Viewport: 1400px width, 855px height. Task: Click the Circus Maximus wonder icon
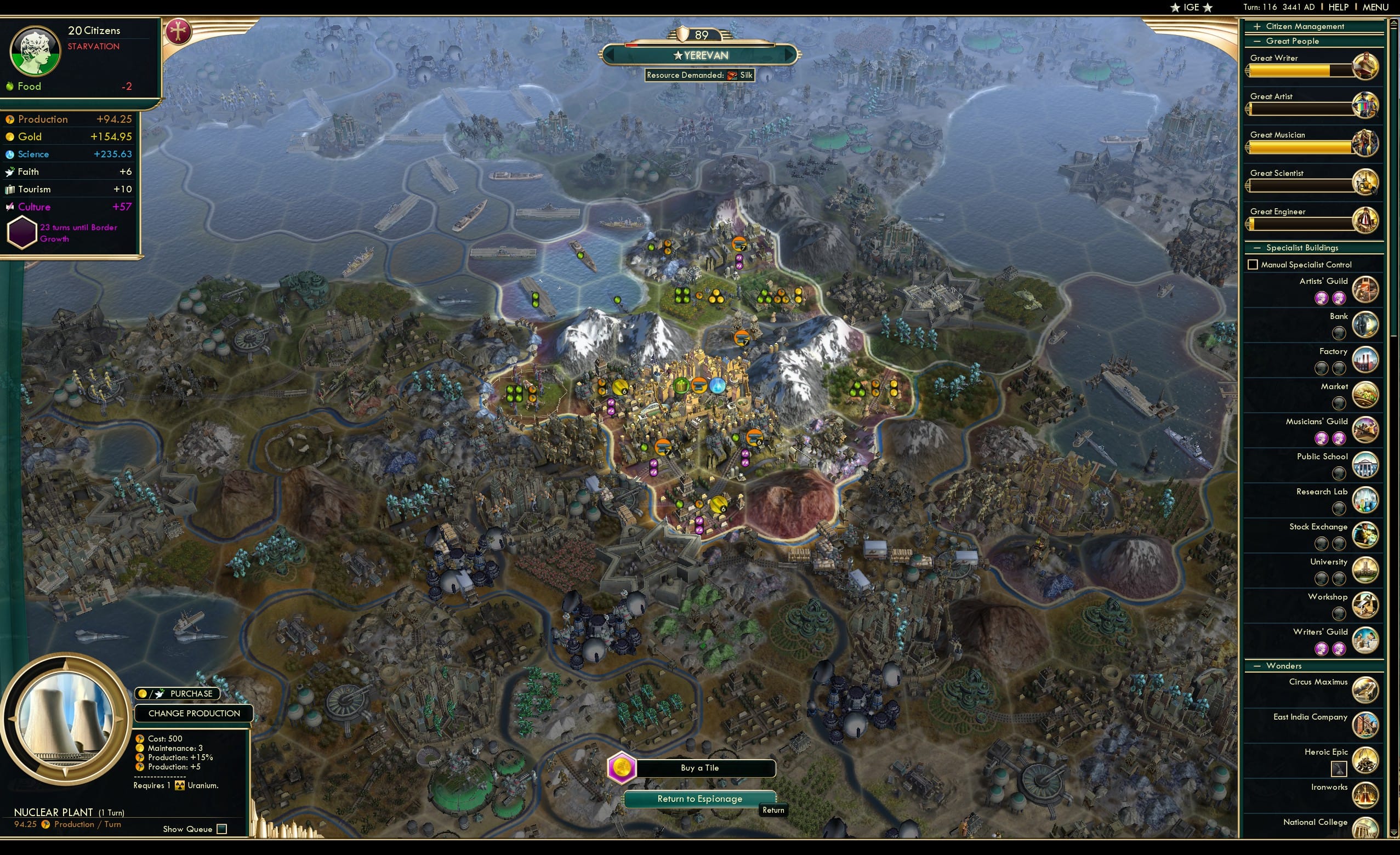click(1366, 690)
